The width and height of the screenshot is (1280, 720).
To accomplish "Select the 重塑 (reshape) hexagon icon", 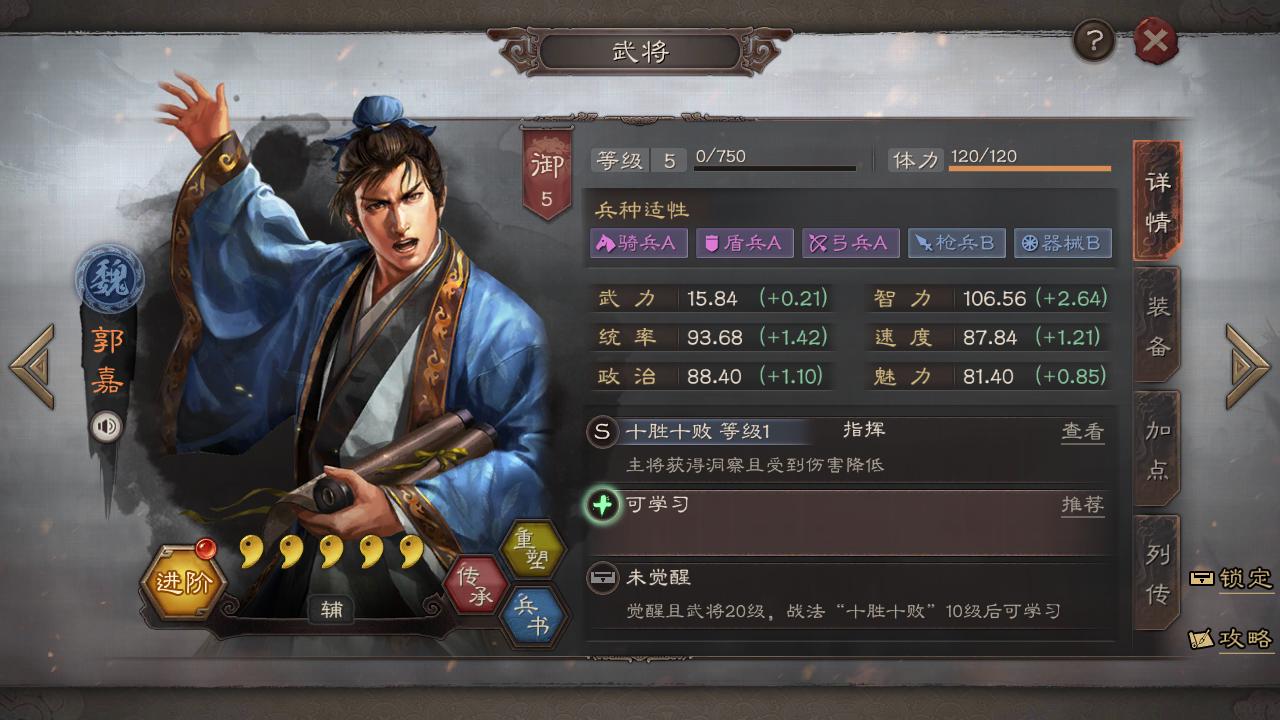I will (537, 548).
